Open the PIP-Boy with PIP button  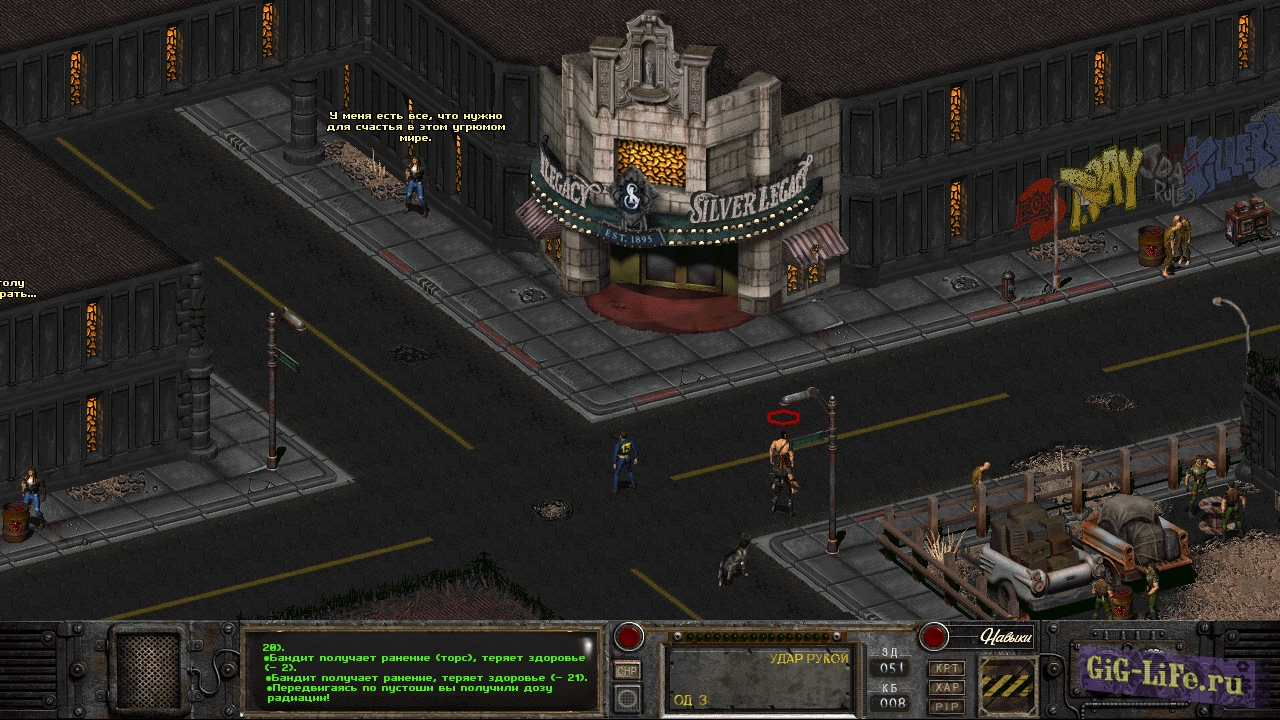pyautogui.click(x=946, y=706)
